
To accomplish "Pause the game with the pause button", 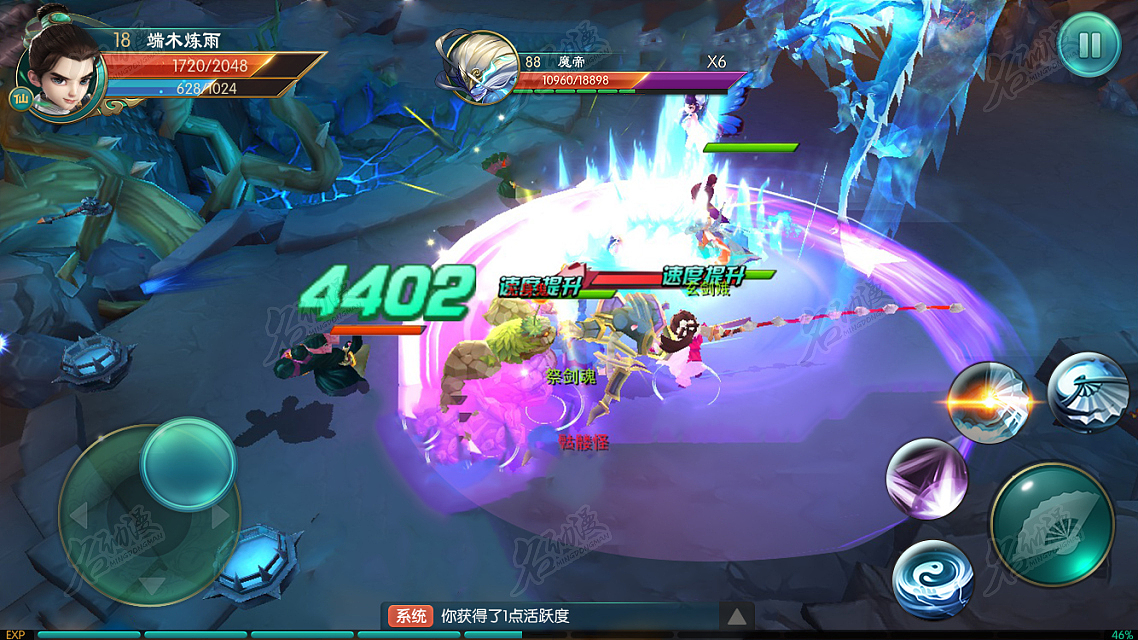I will (1089, 44).
